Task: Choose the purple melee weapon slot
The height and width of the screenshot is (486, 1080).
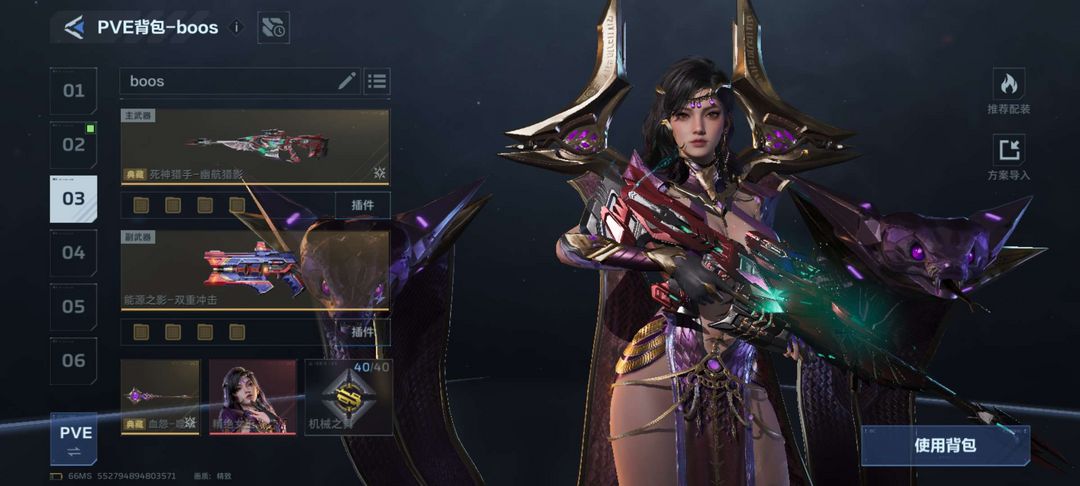Action: coord(160,397)
